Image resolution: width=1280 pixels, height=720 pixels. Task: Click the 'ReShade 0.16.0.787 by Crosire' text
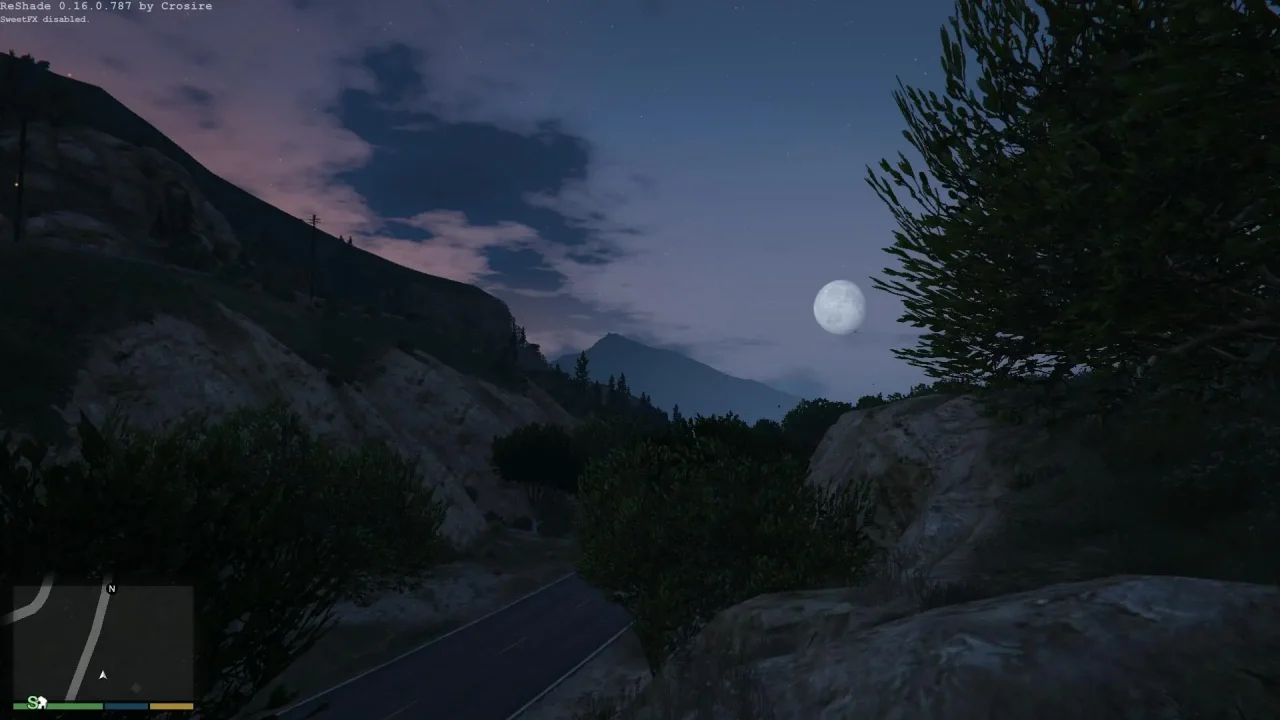click(106, 6)
